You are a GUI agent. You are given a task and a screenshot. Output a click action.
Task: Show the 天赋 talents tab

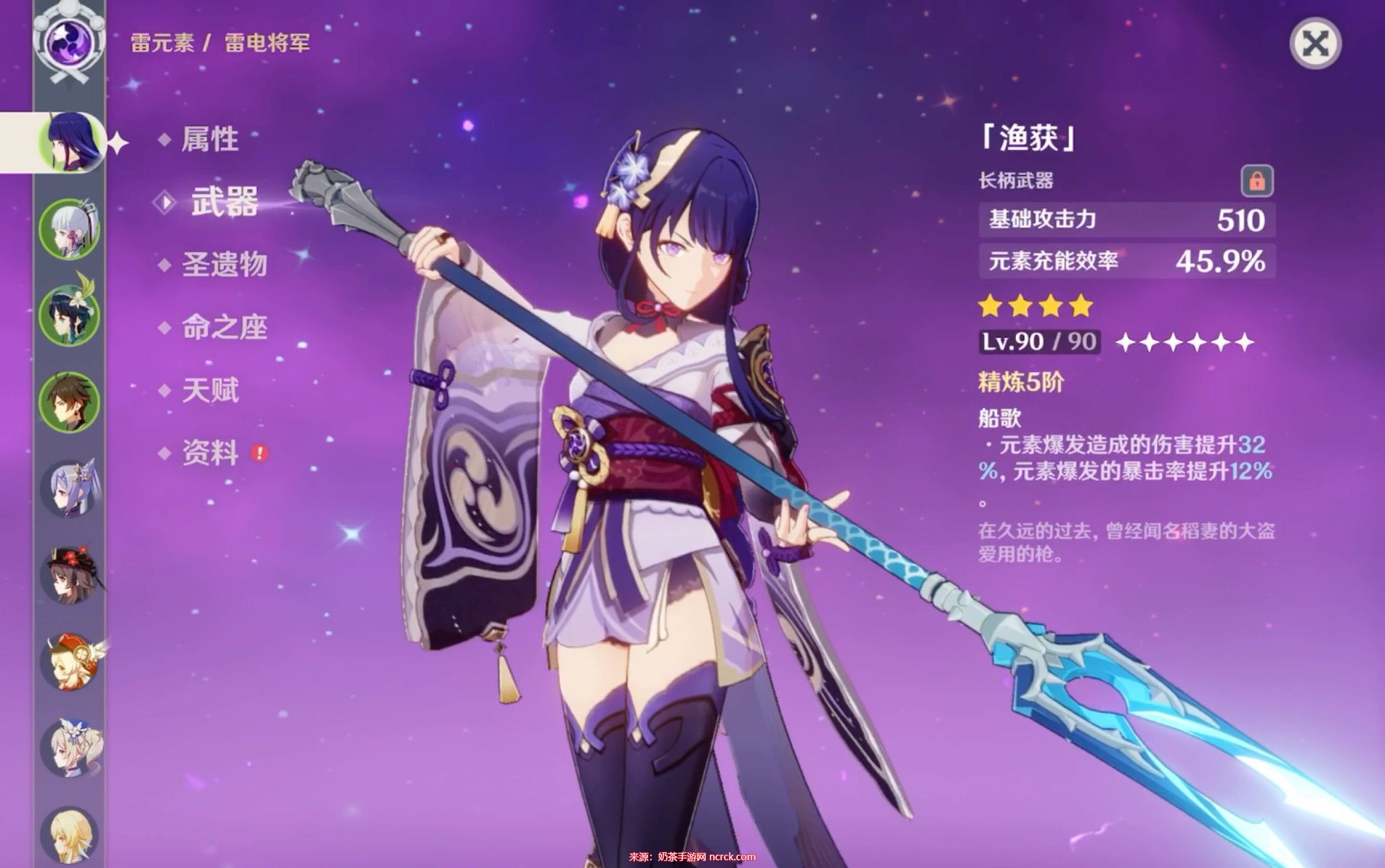click(210, 391)
